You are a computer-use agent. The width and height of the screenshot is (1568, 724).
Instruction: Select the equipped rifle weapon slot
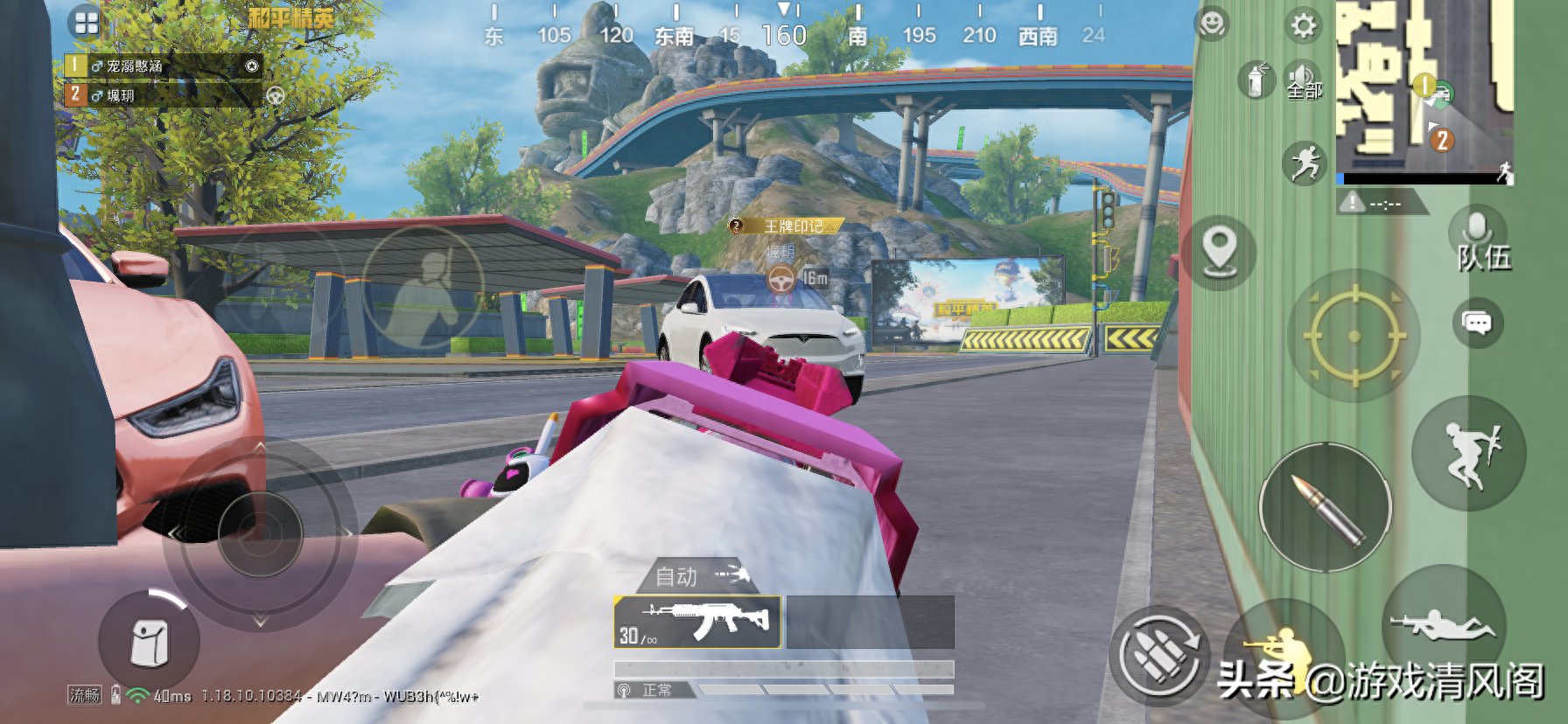(x=696, y=623)
